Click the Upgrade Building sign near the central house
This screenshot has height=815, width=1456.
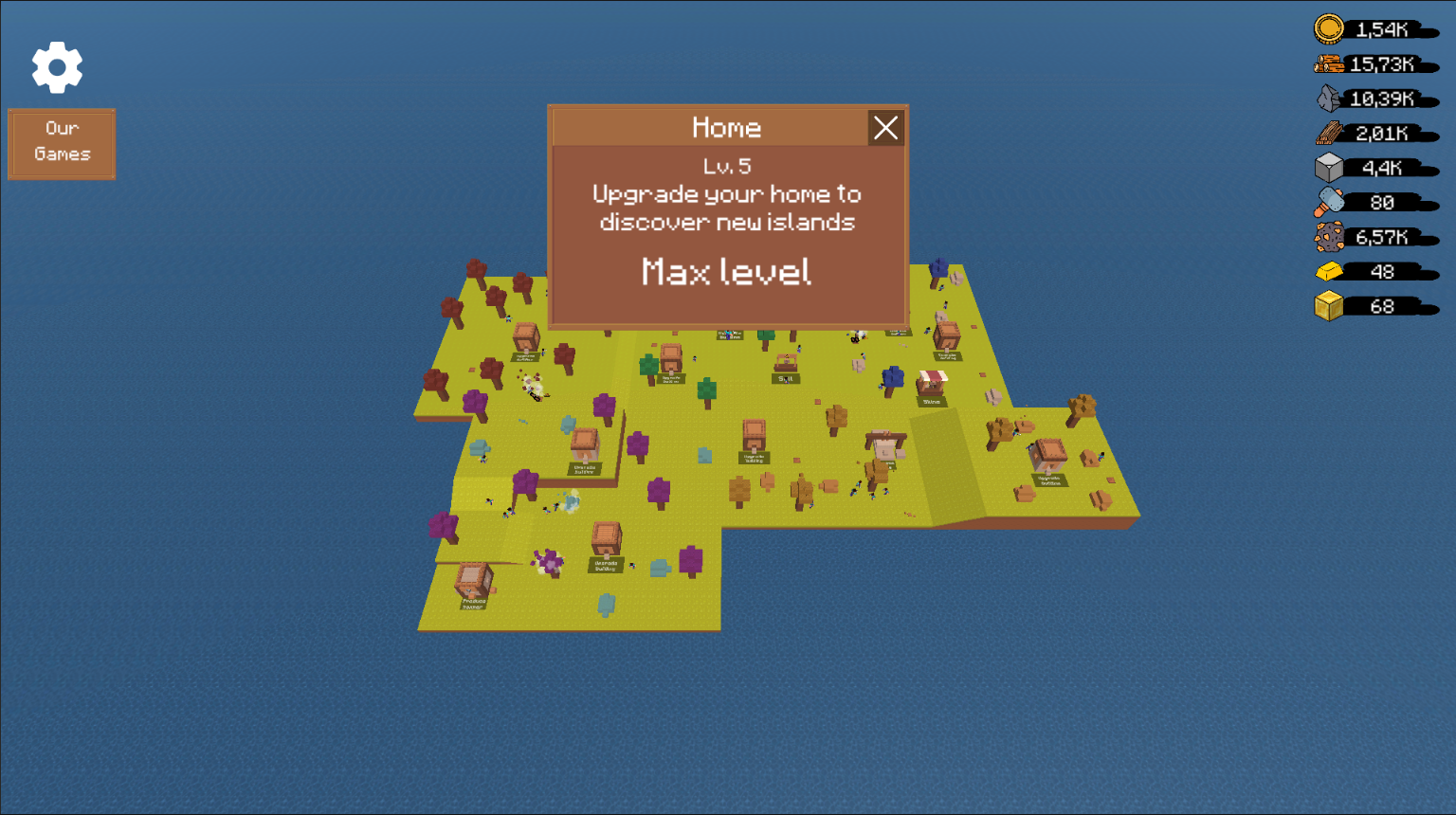[754, 458]
